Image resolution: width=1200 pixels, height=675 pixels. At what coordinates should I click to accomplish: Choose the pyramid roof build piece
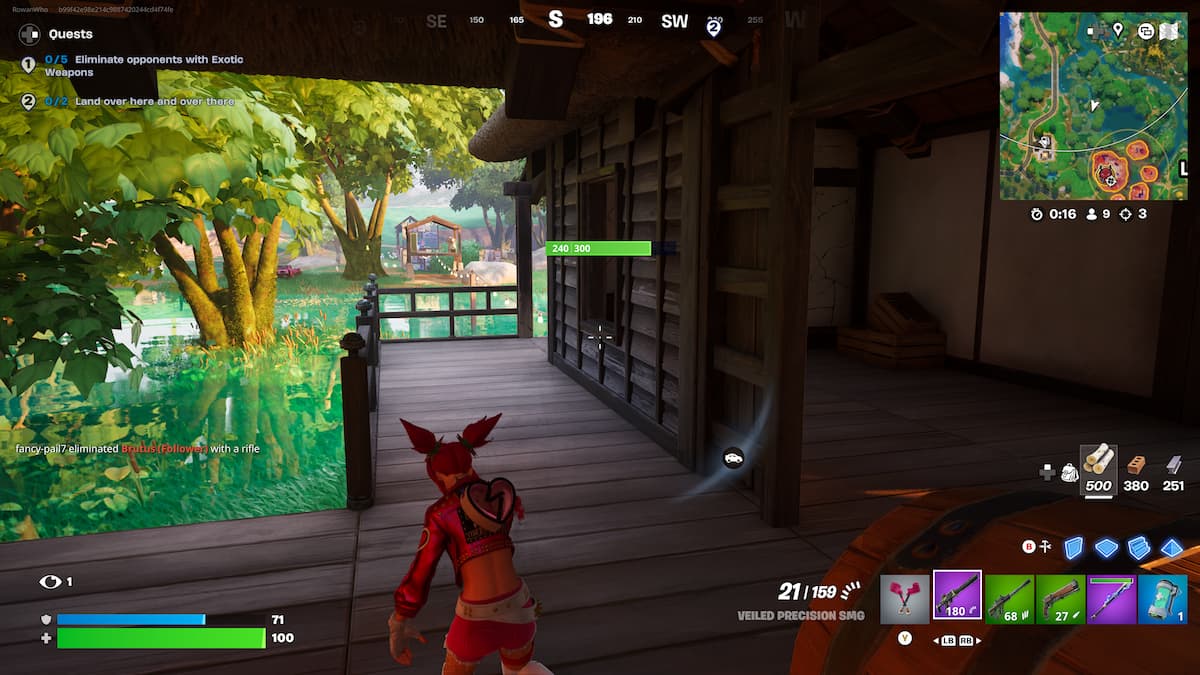[1171, 547]
